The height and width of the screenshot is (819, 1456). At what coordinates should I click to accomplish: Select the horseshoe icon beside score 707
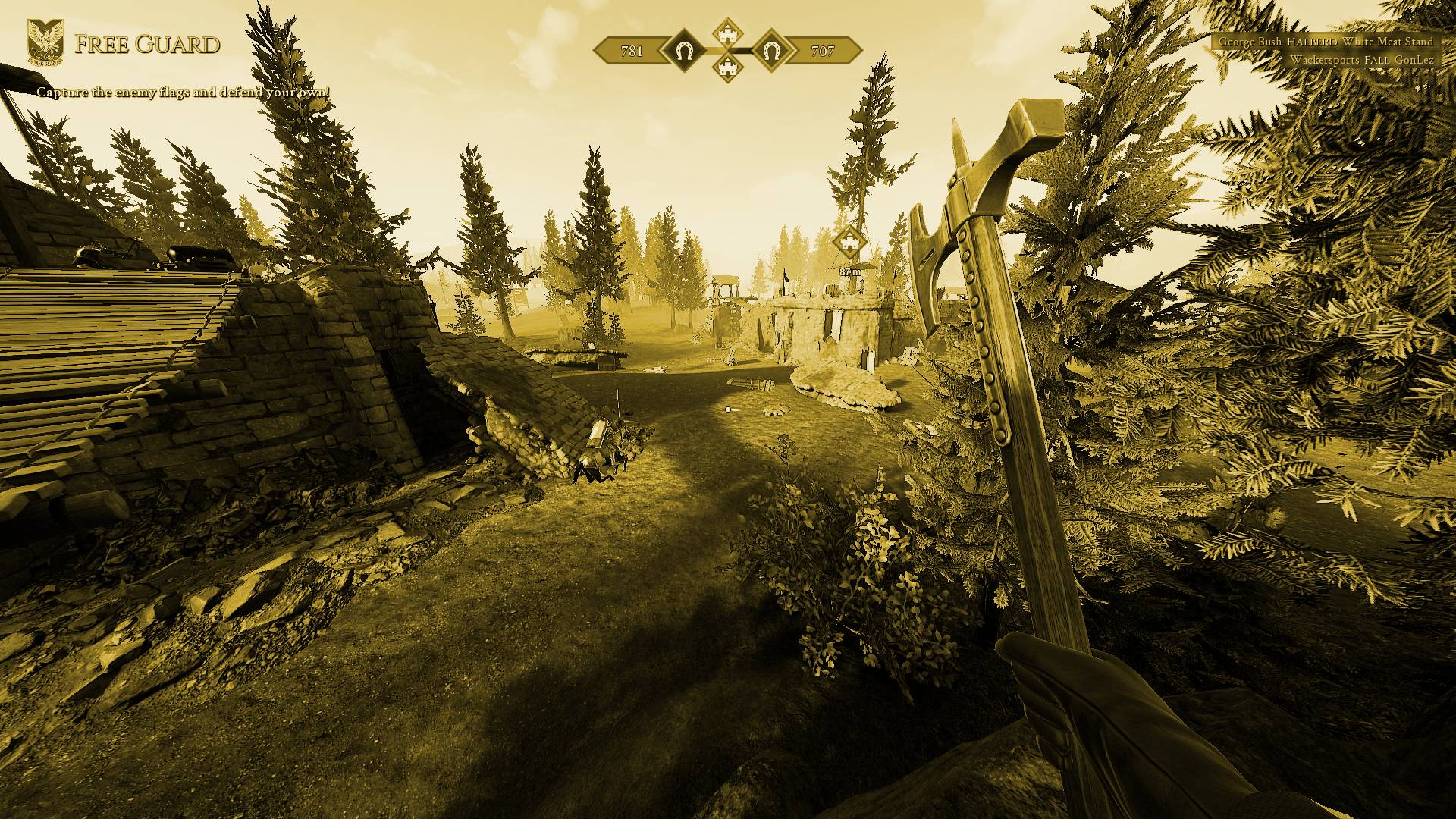pos(771,52)
